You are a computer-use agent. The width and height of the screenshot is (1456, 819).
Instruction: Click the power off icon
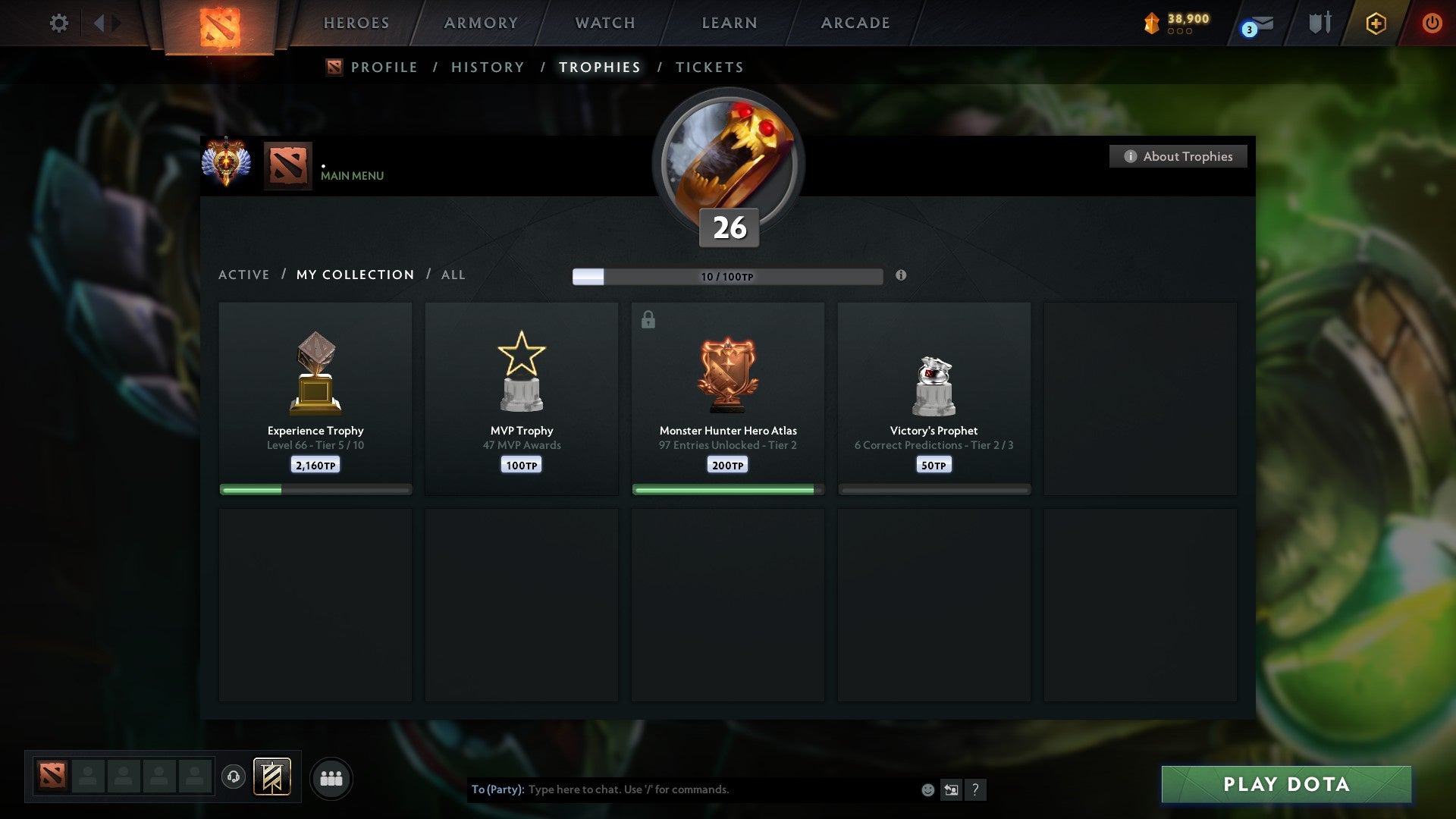[x=1432, y=23]
